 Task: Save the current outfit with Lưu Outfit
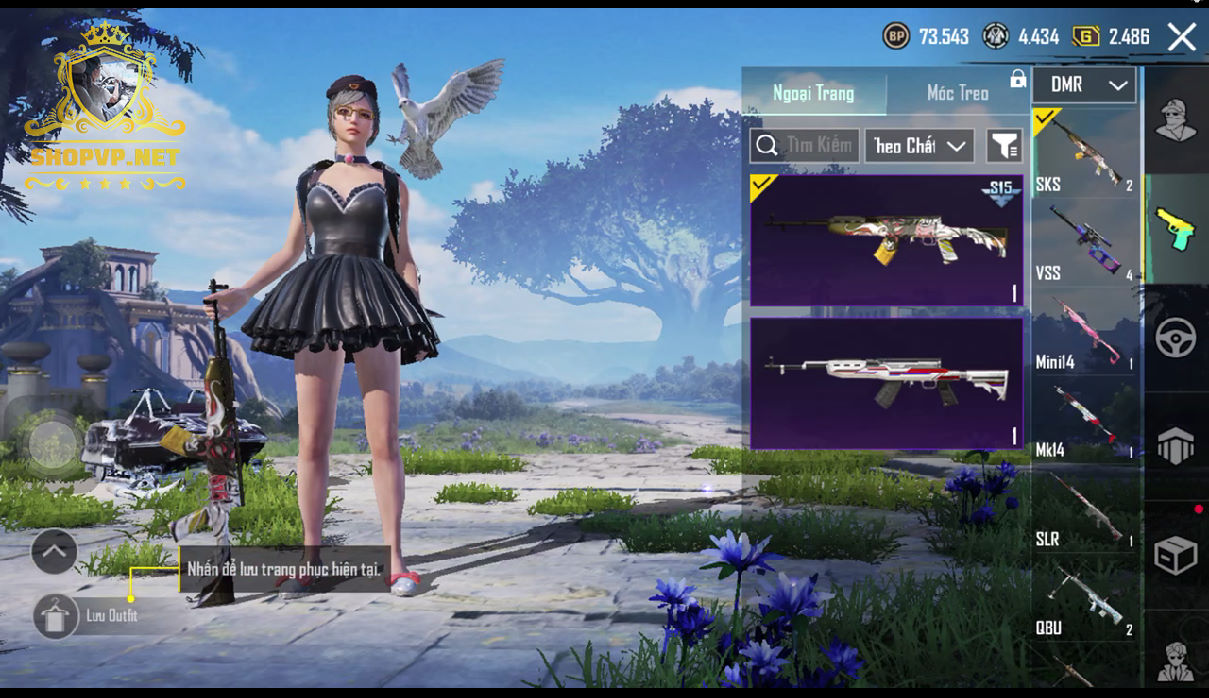click(x=57, y=616)
